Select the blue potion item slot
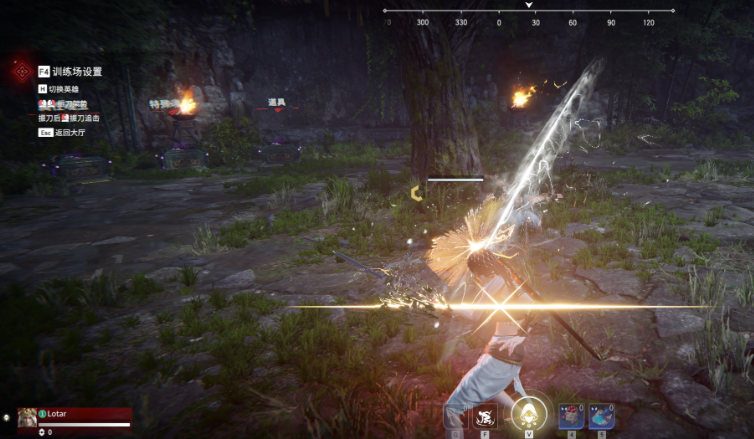The image size is (754, 439). [x=601, y=416]
